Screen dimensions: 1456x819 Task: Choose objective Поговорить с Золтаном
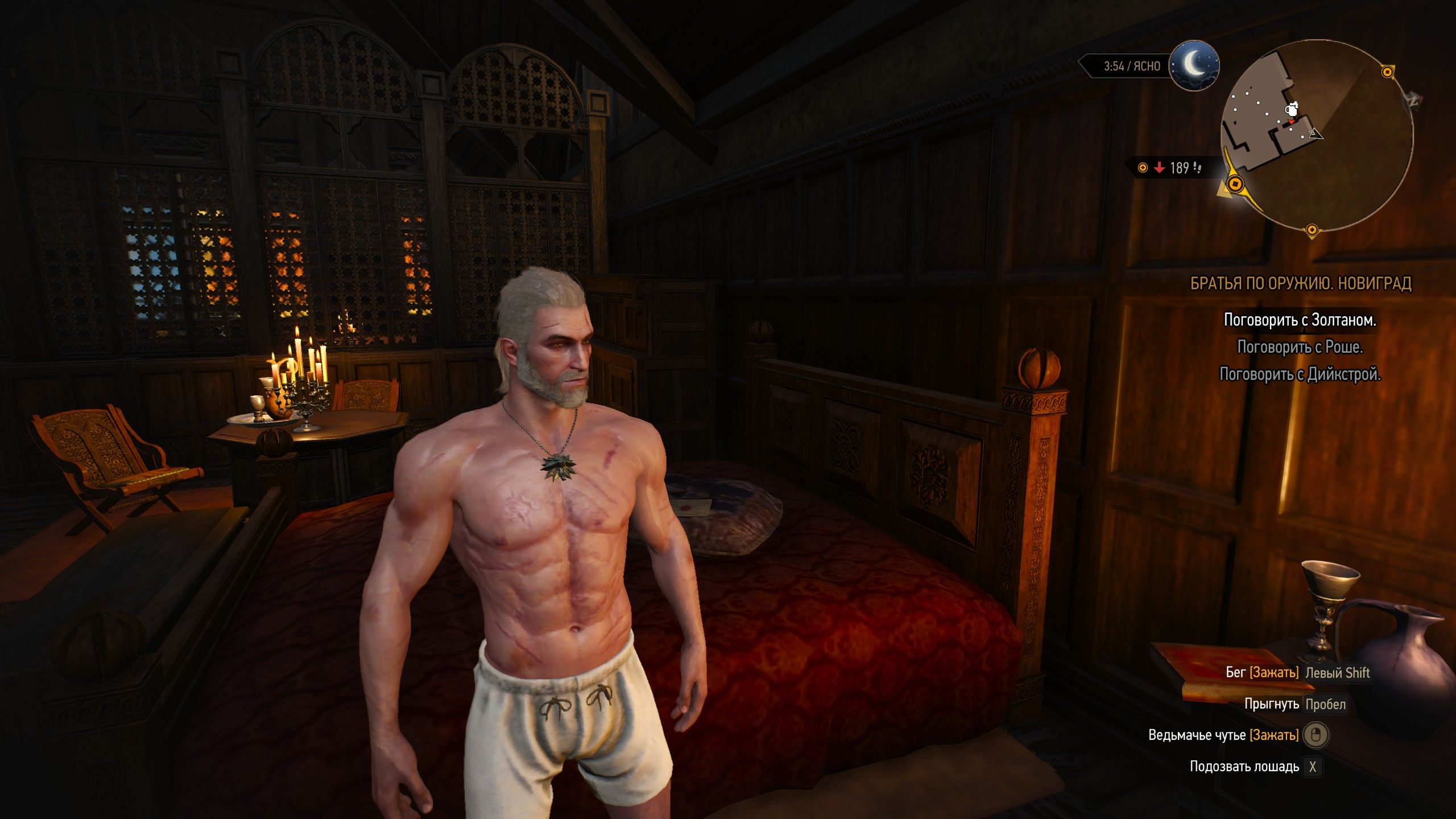pos(1300,320)
